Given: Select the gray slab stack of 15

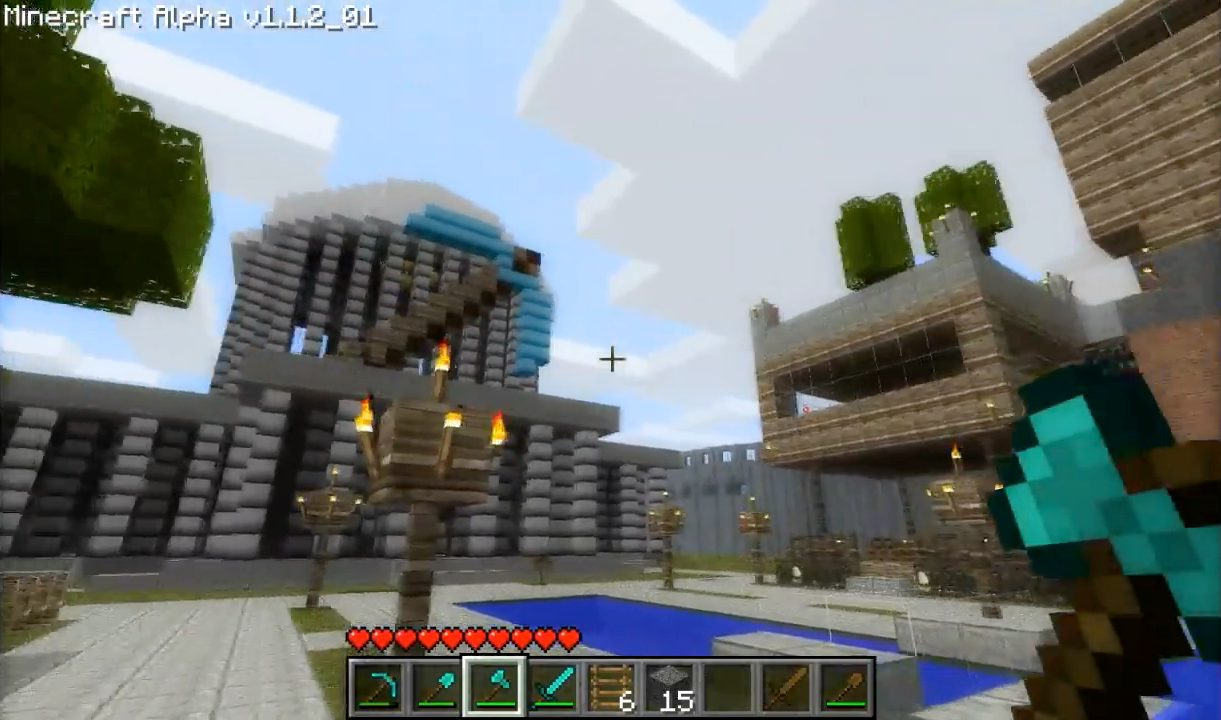Looking at the screenshot, I should [x=669, y=687].
